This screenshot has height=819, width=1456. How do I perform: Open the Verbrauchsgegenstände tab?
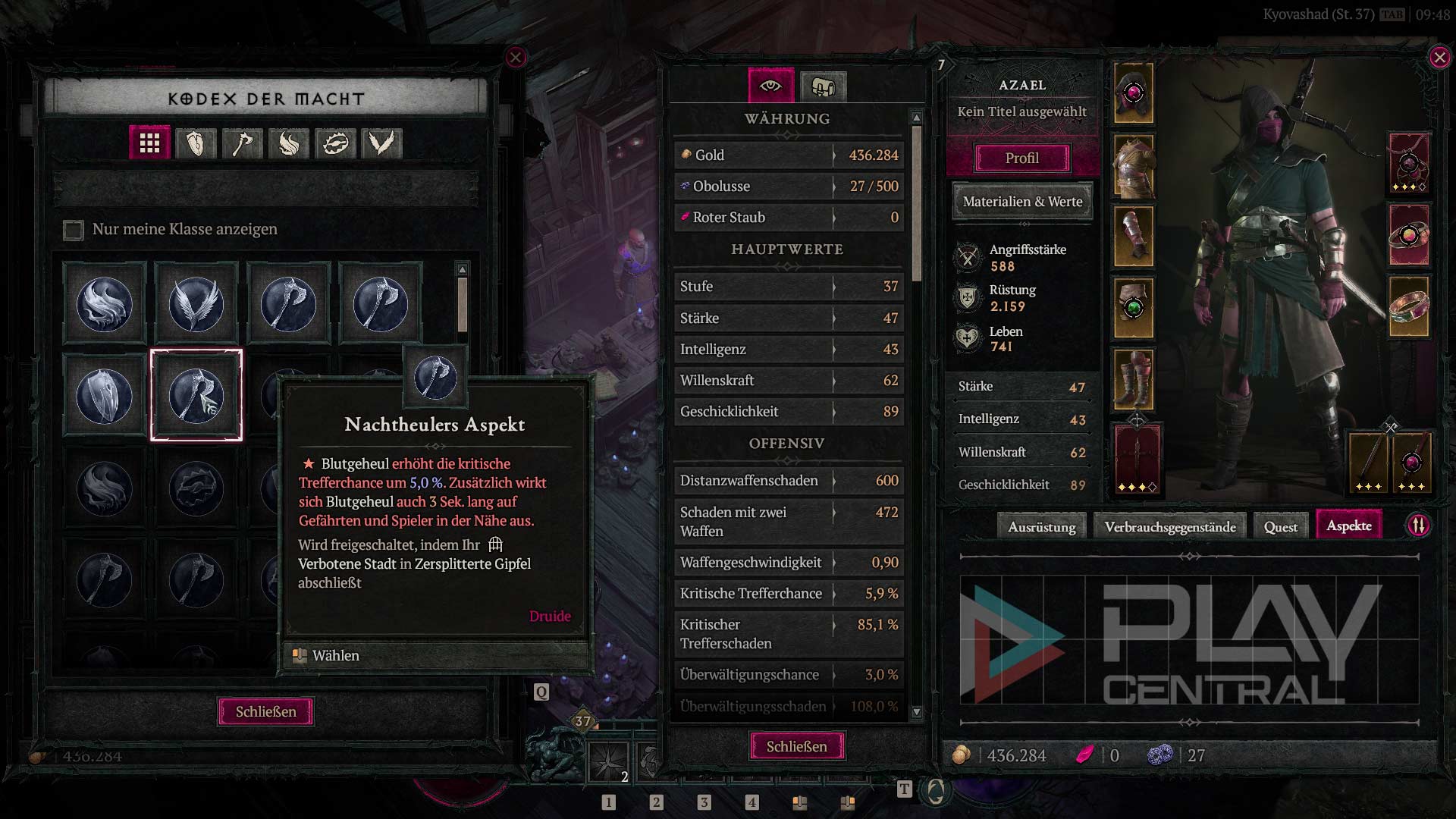1169,526
